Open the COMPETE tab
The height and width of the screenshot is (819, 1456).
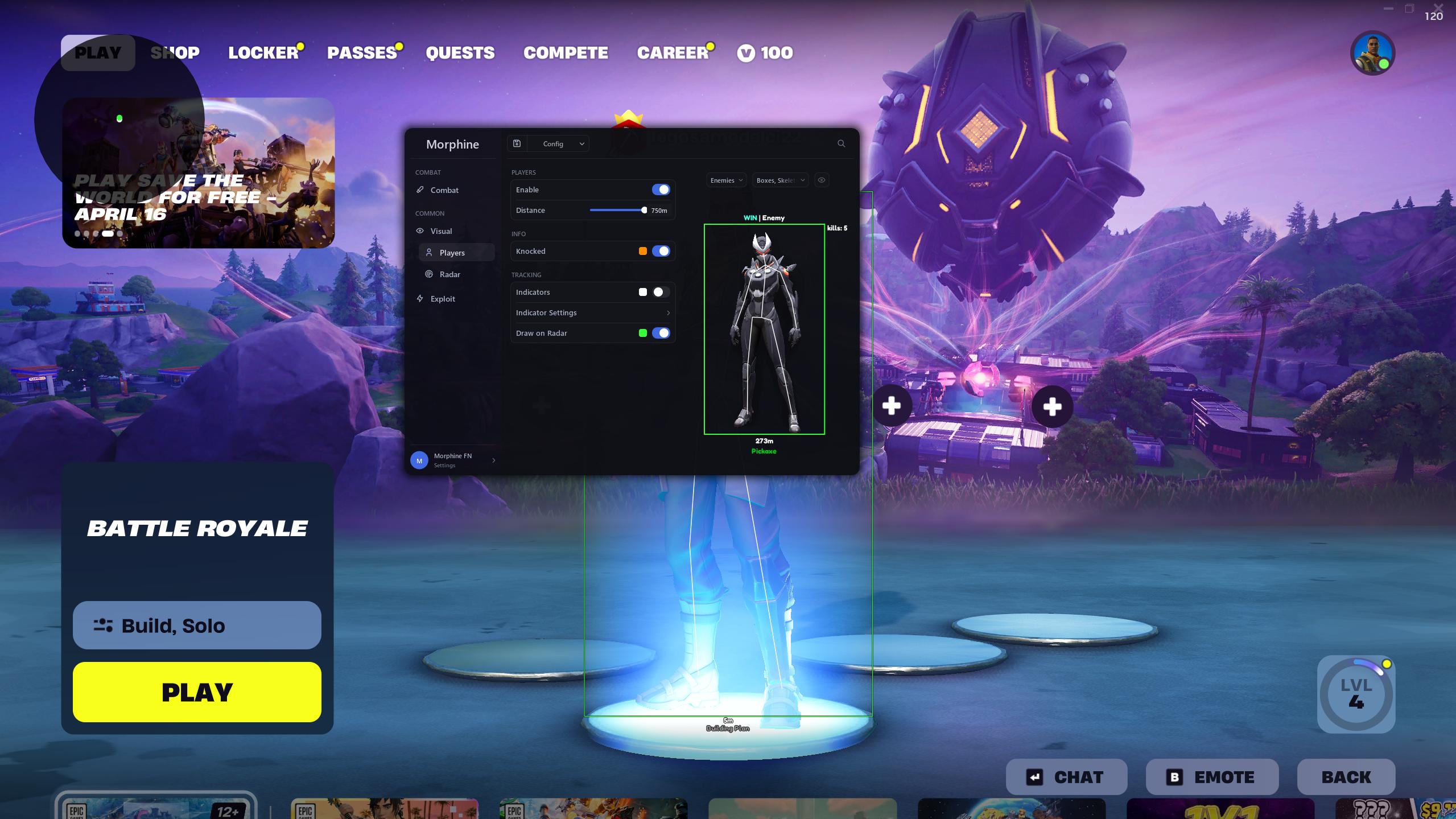pos(566,53)
